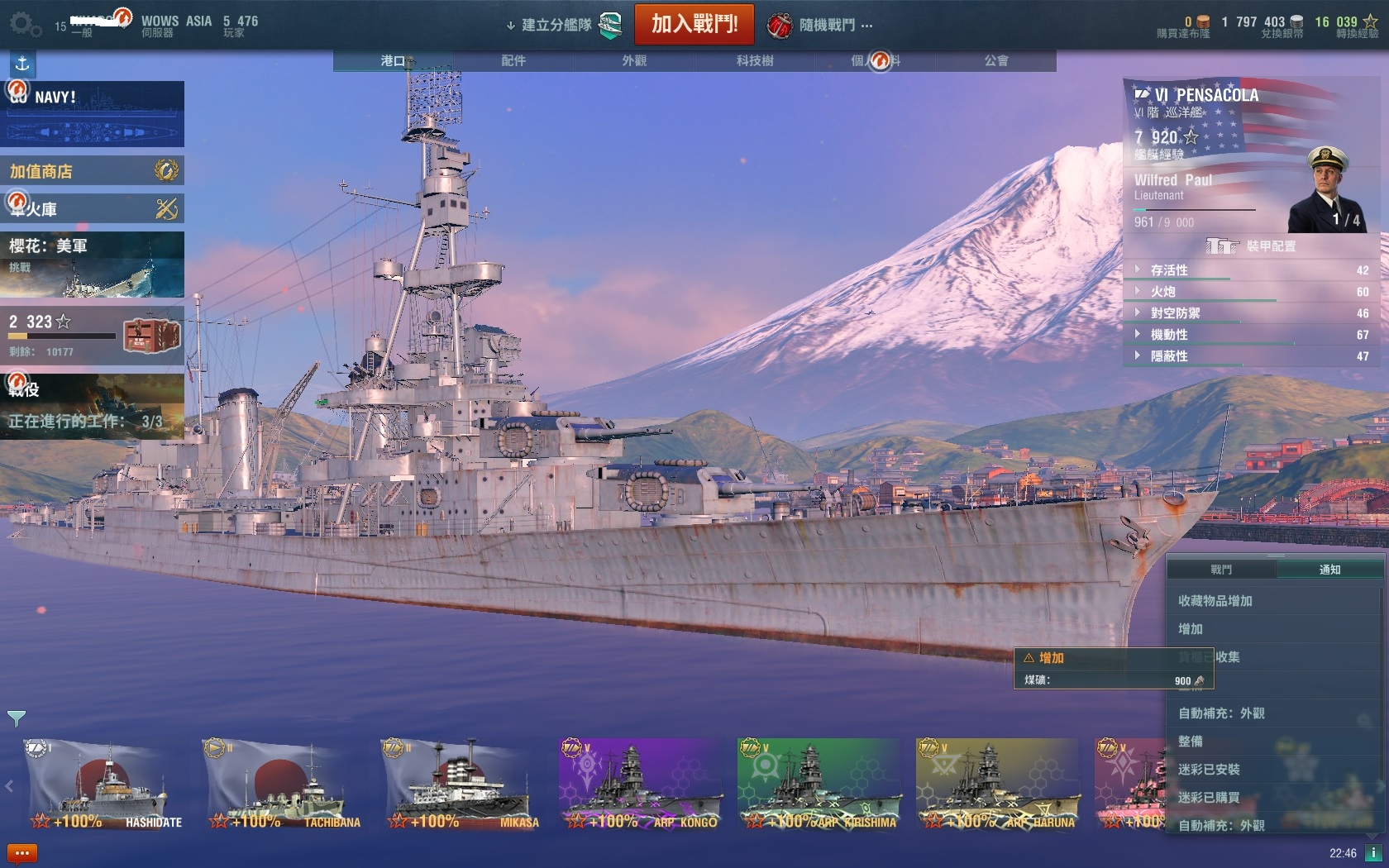
Task: Switch to the 配件 modules tab
Action: (x=513, y=60)
